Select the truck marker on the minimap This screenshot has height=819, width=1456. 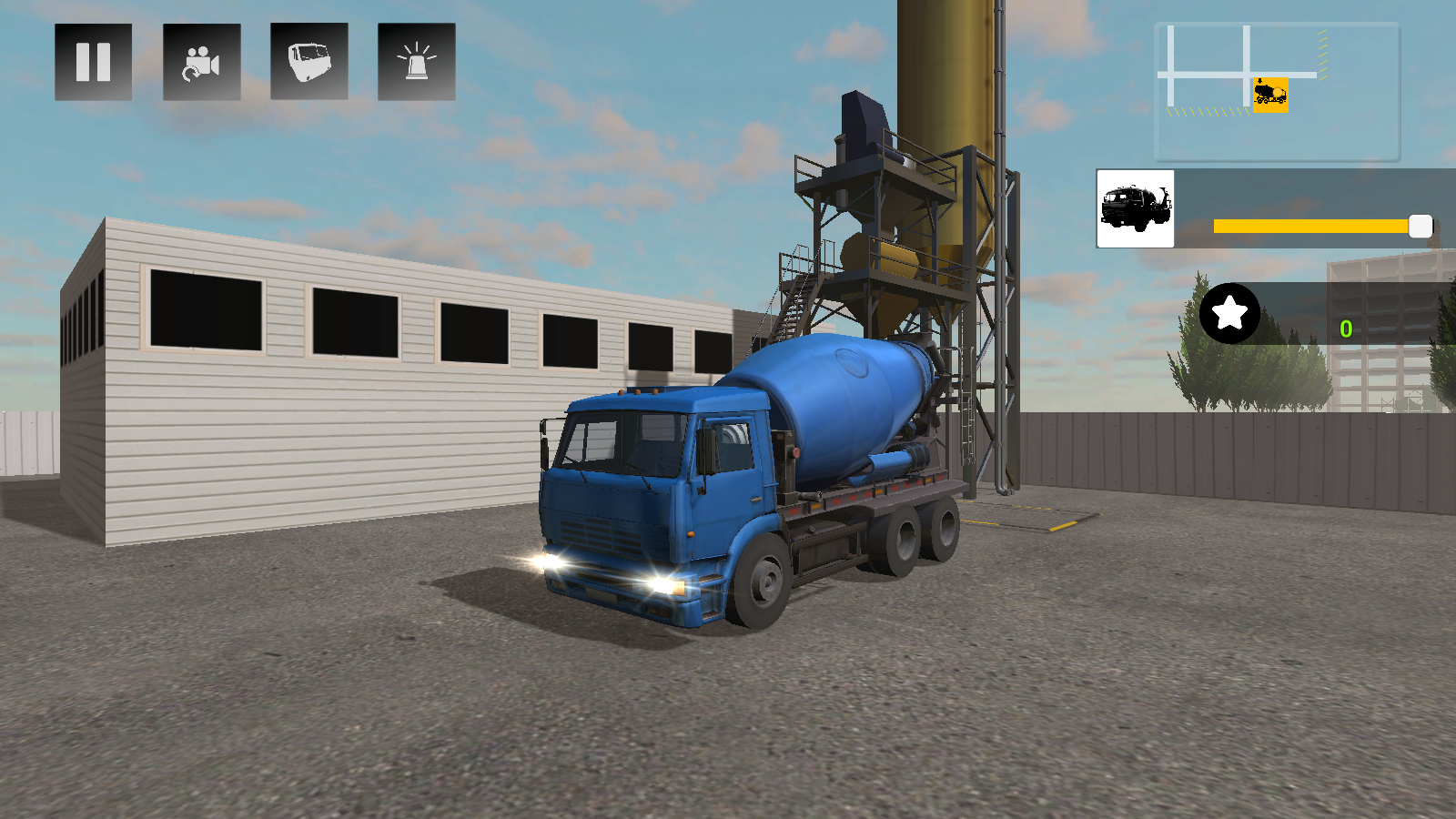pyautogui.click(x=1270, y=94)
